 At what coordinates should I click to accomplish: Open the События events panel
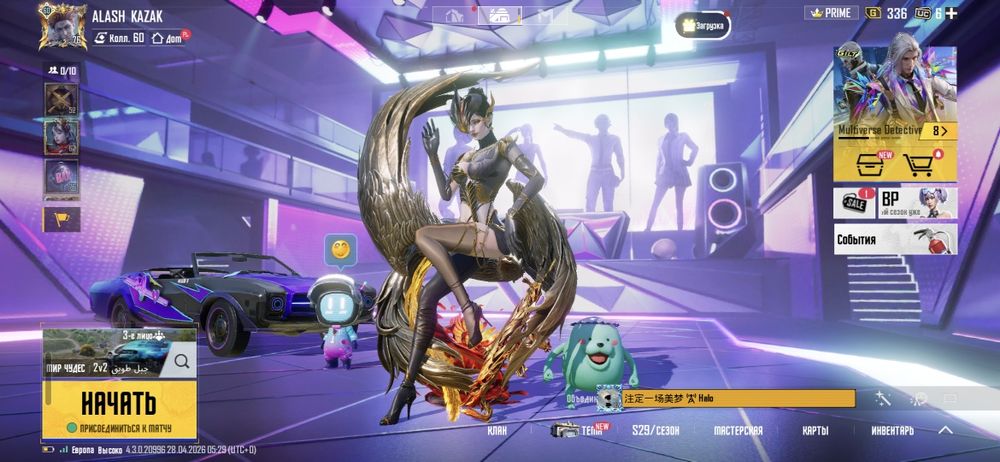pyautogui.click(x=895, y=240)
